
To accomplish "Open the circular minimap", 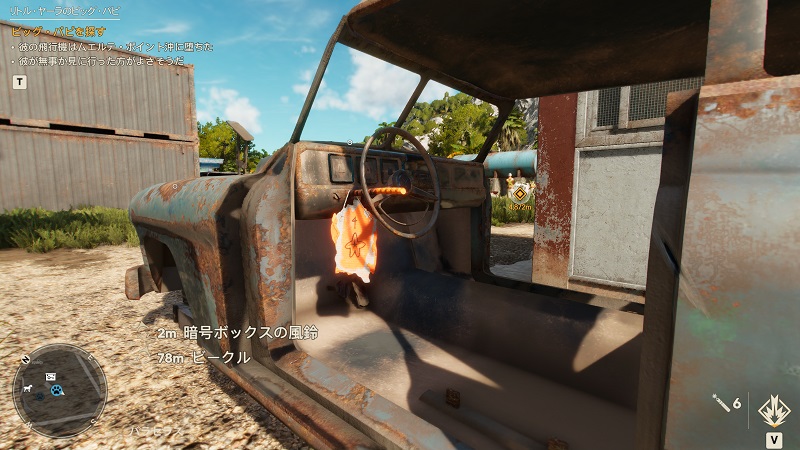I will tap(59, 391).
